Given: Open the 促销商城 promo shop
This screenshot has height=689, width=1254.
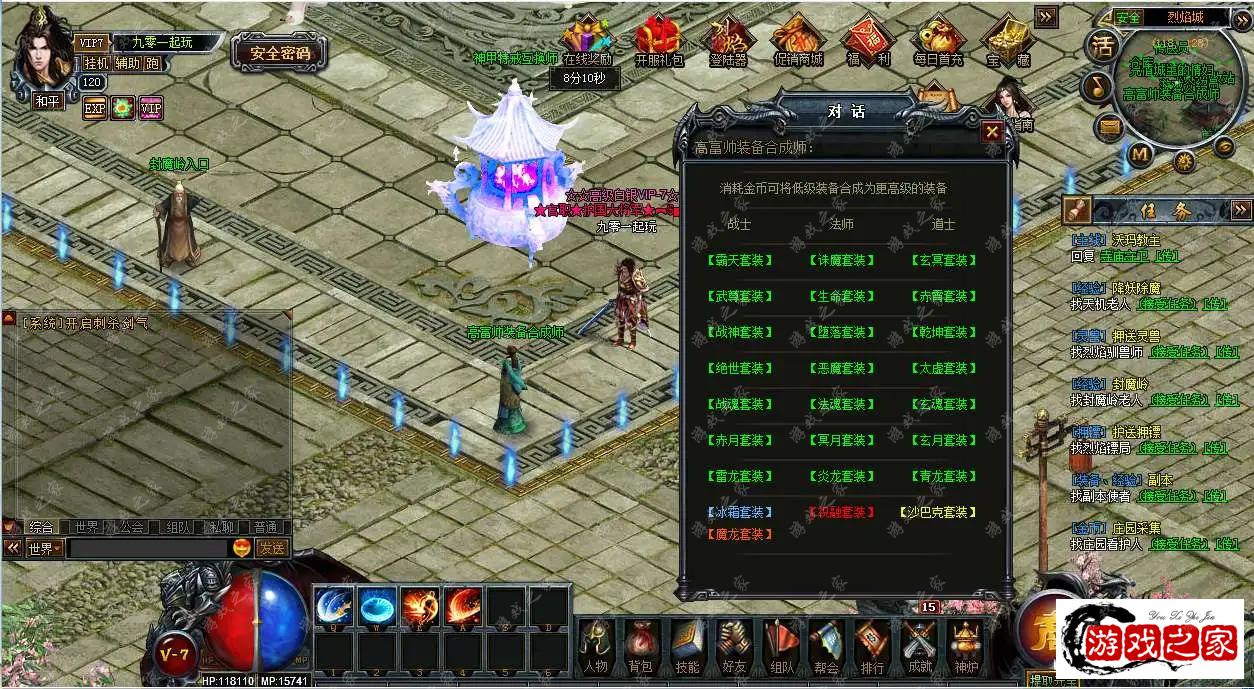Looking at the screenshot, I should (798, 41).
